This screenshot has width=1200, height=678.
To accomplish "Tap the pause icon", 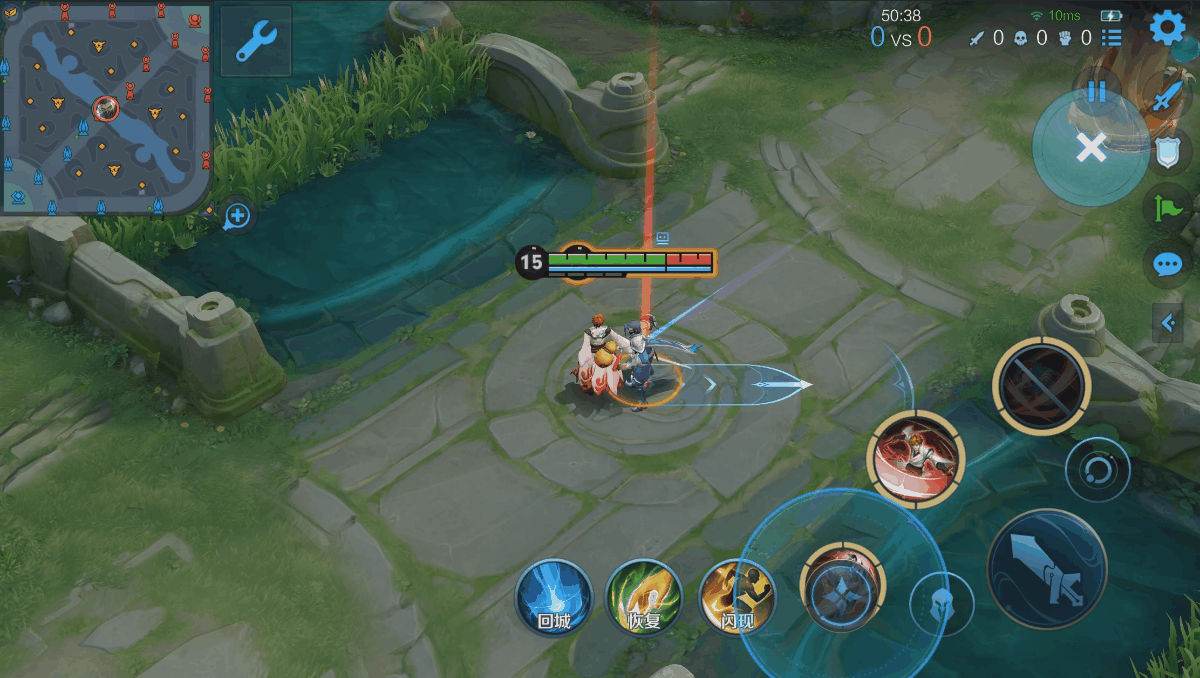I will tap(1097, 91).
